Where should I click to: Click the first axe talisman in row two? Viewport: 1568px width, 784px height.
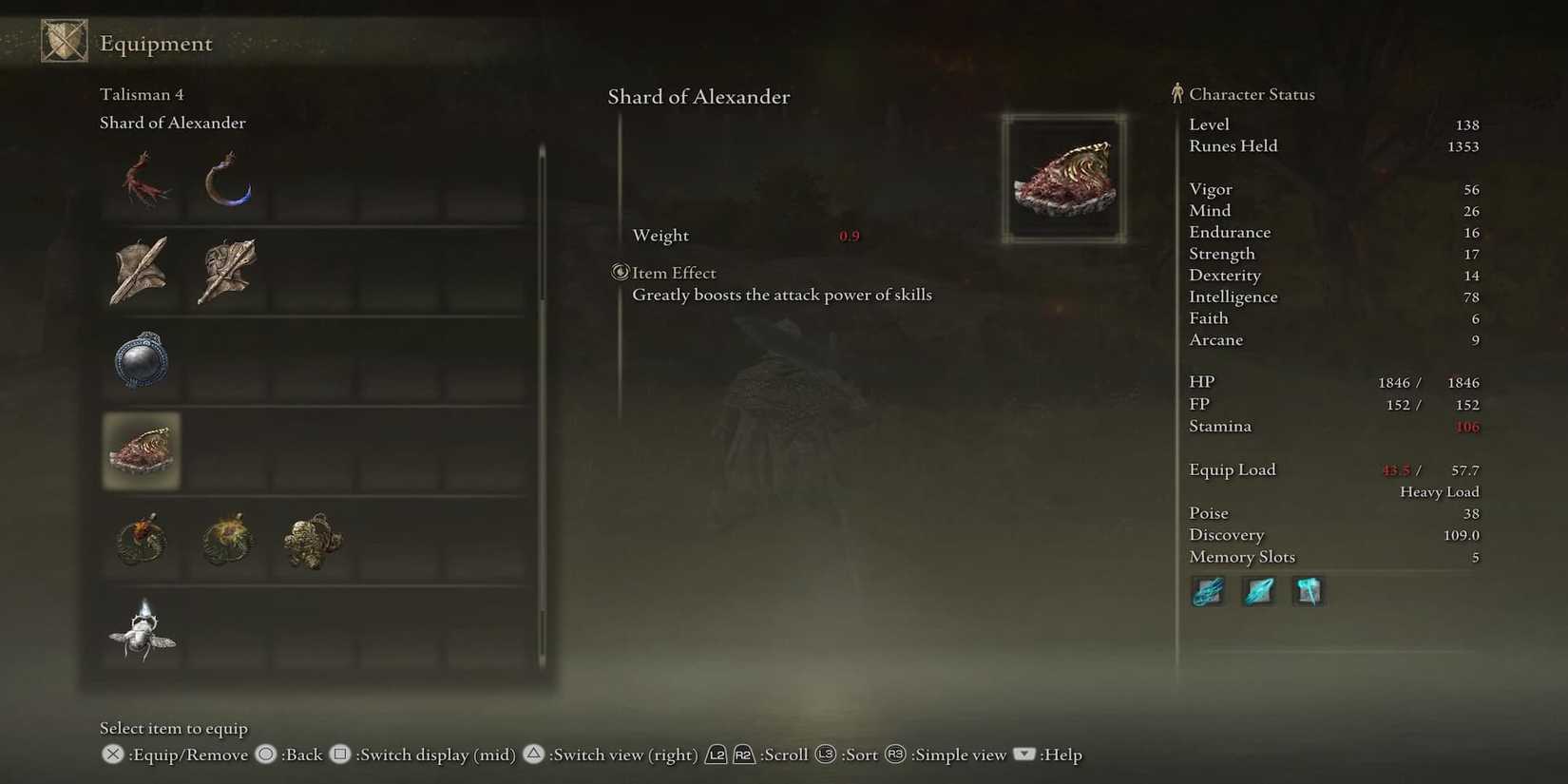pos(141,271)
